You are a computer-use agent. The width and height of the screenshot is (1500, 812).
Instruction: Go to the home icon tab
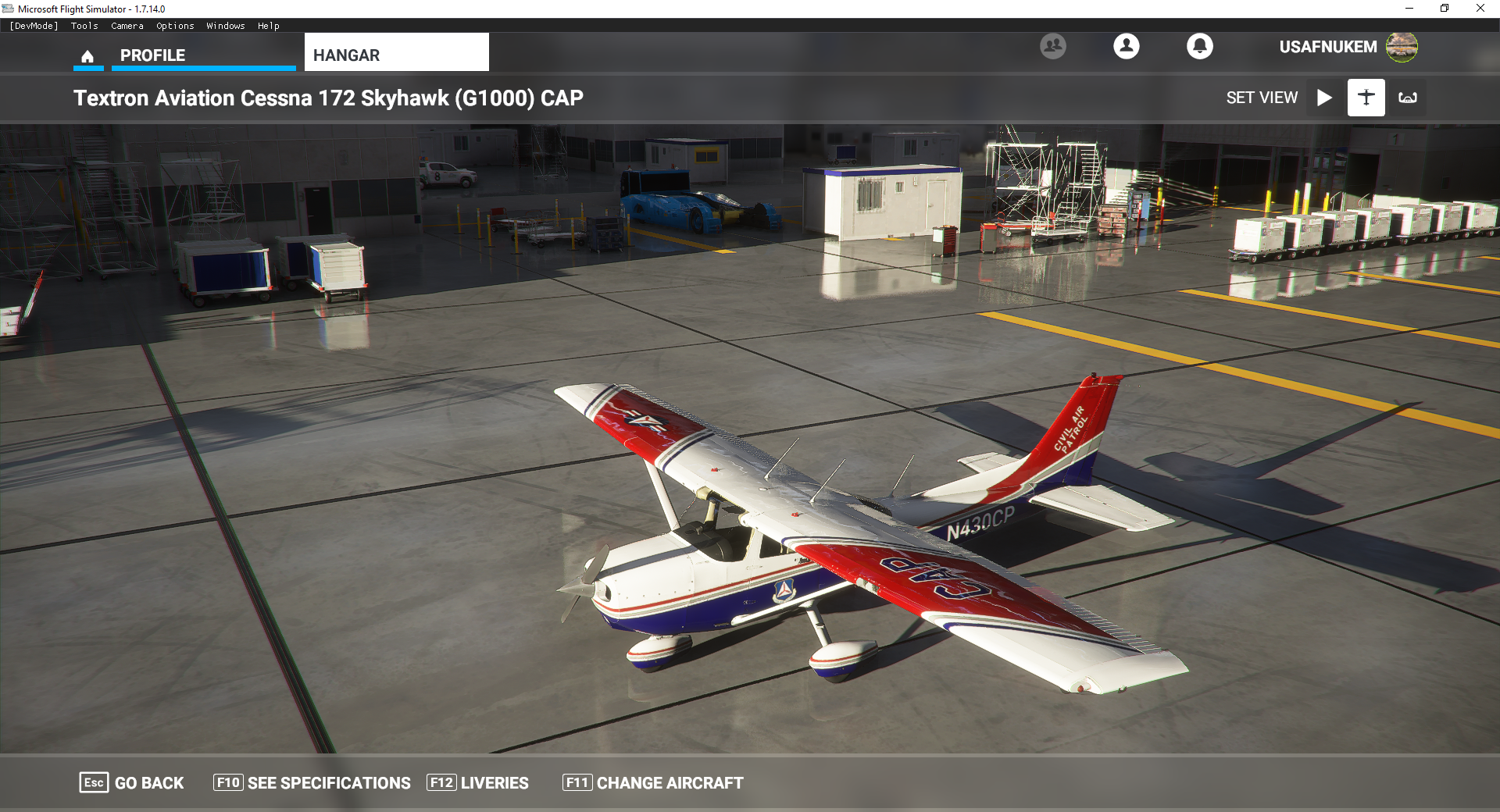pos(87,56)
